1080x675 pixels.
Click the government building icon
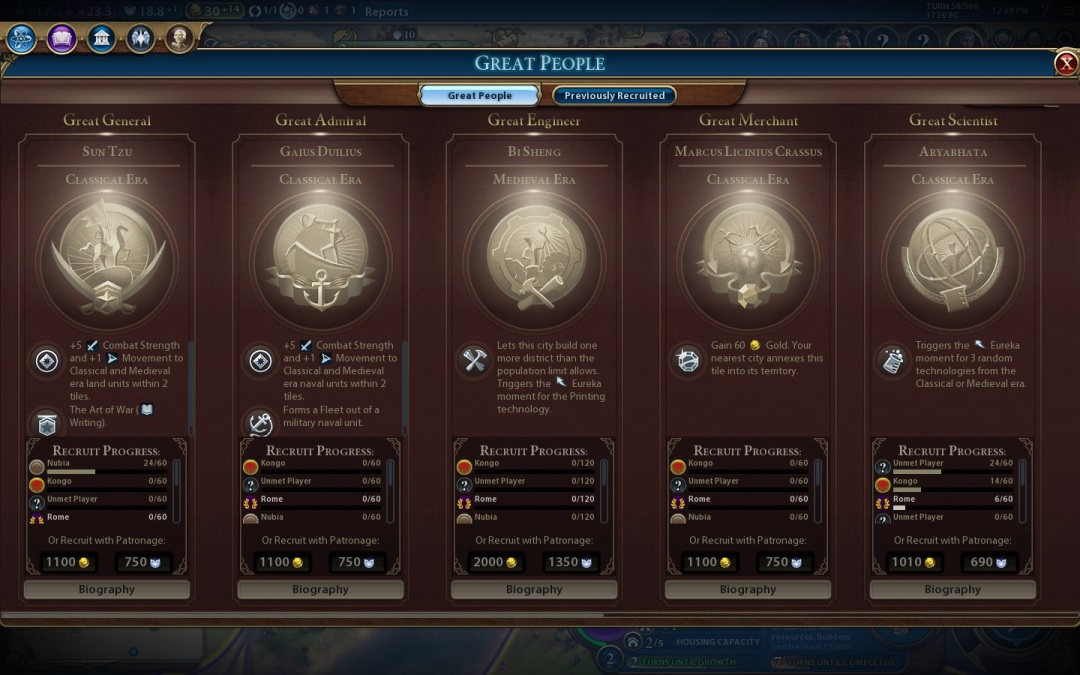[100, 38]
